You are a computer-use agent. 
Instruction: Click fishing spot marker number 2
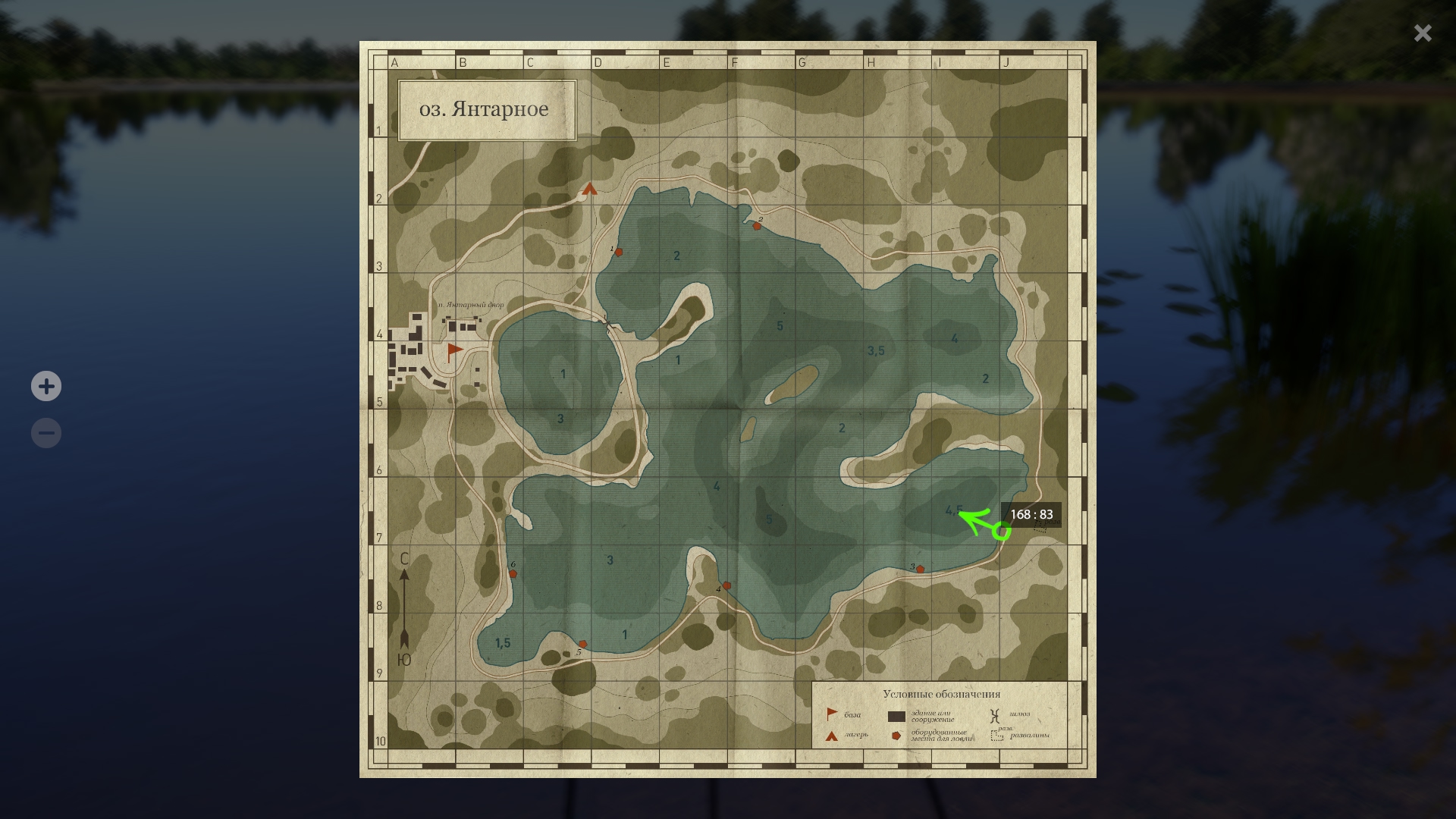[757, 225]
